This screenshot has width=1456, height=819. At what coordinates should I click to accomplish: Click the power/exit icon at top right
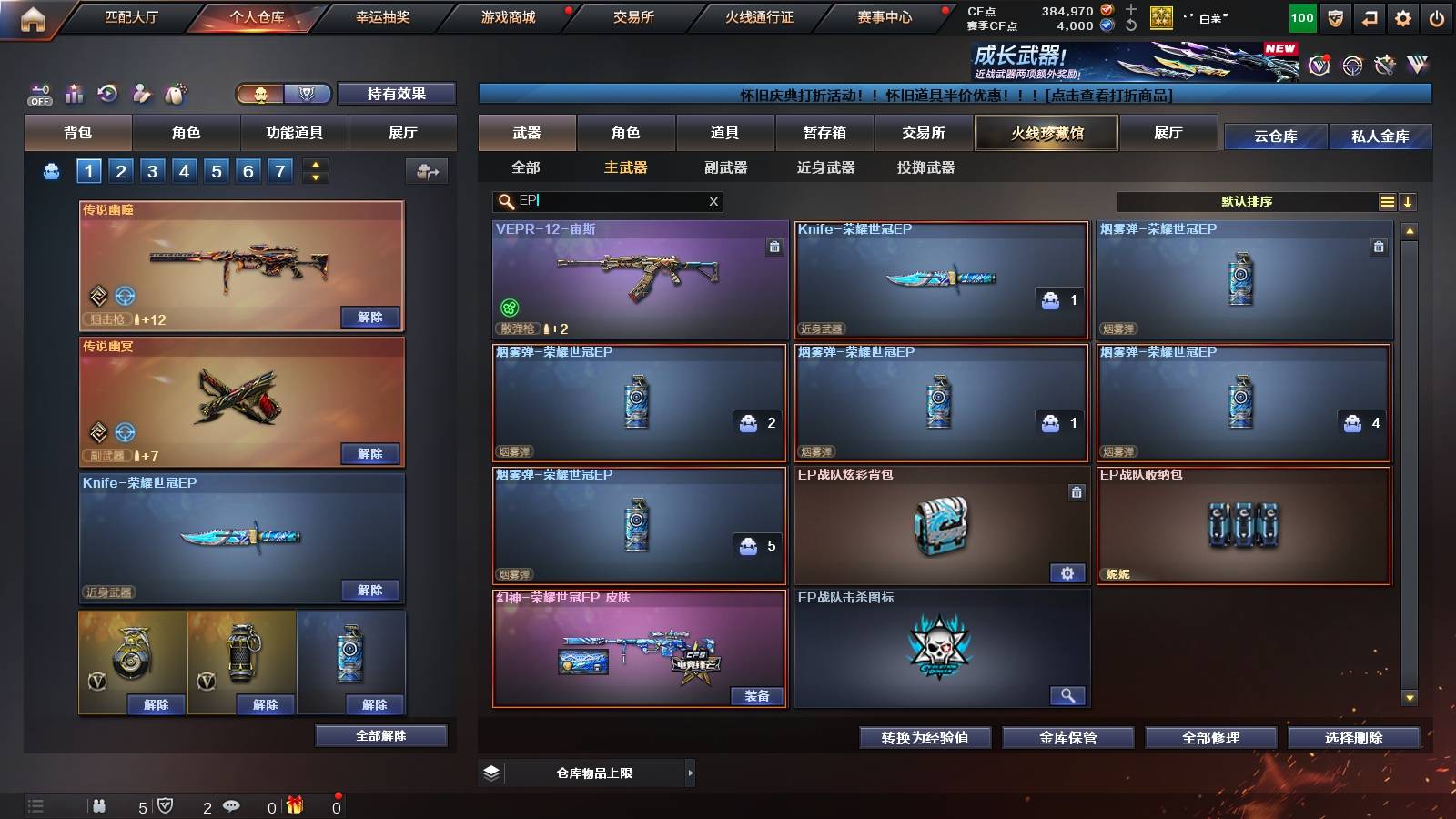pyautogui.click(x=1438, y=17)
